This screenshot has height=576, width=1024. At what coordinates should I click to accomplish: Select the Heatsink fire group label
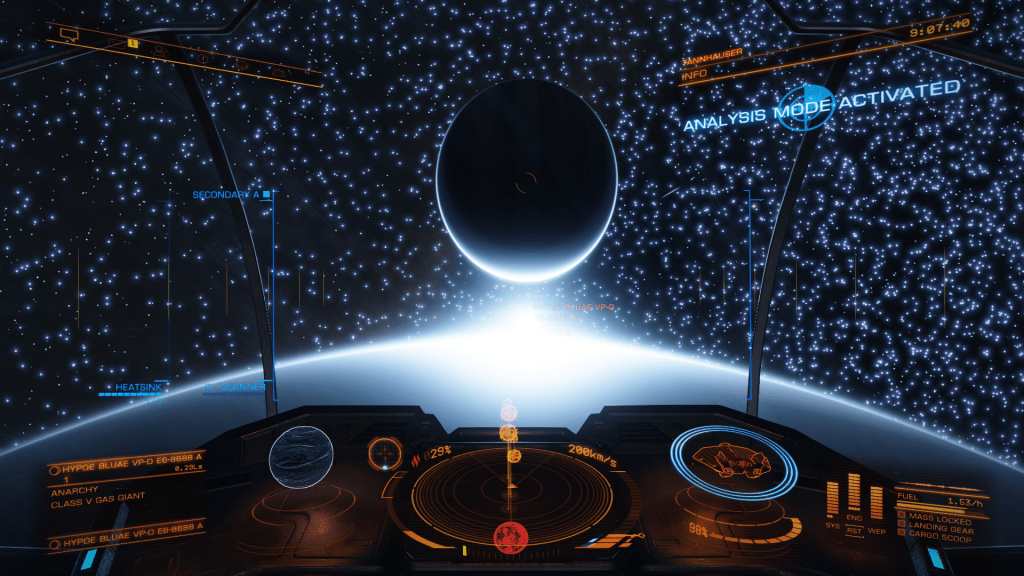[x=132, y=387]
